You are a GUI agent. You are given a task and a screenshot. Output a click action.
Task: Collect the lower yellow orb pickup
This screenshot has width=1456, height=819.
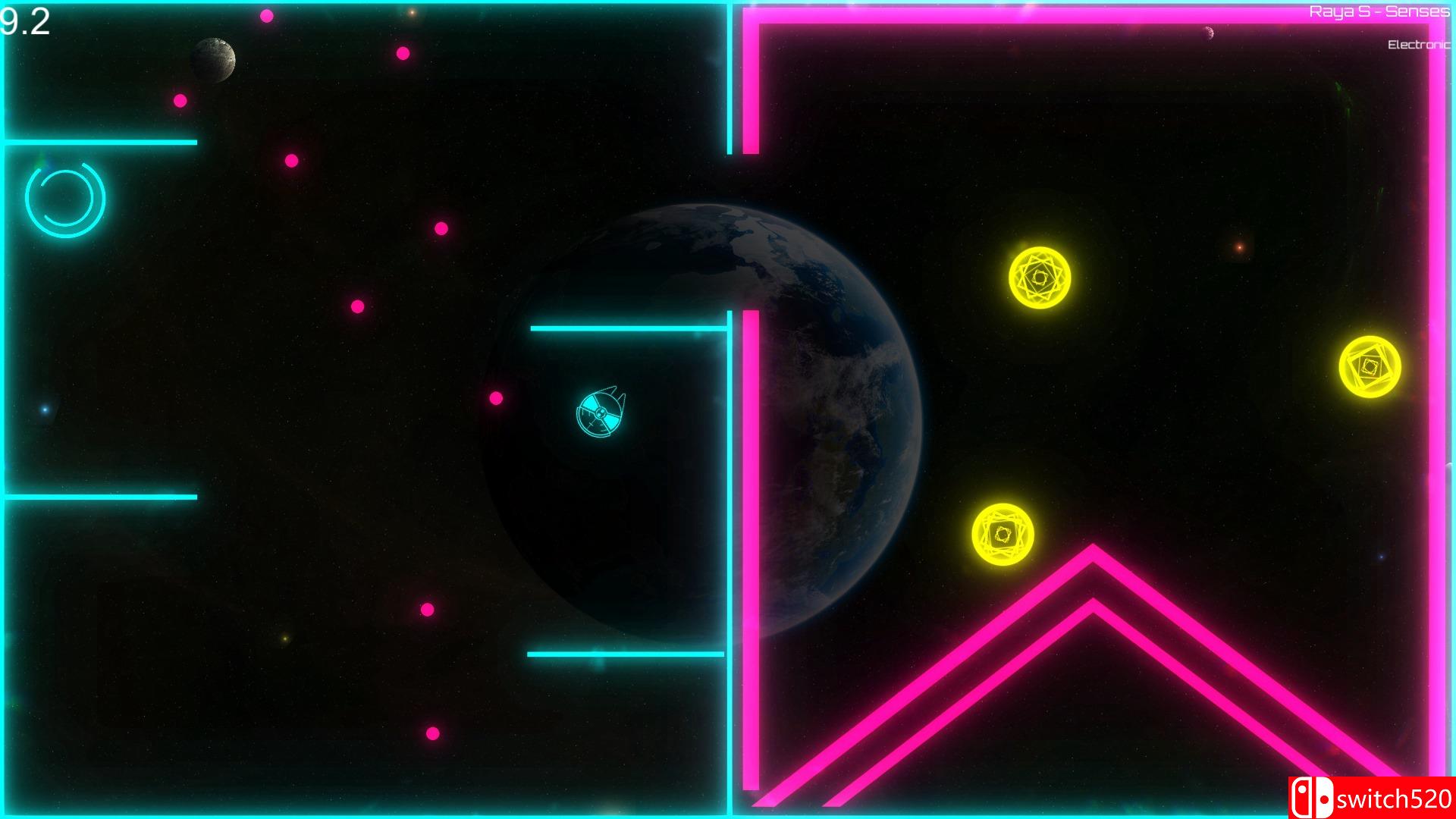pos(1005,535)
